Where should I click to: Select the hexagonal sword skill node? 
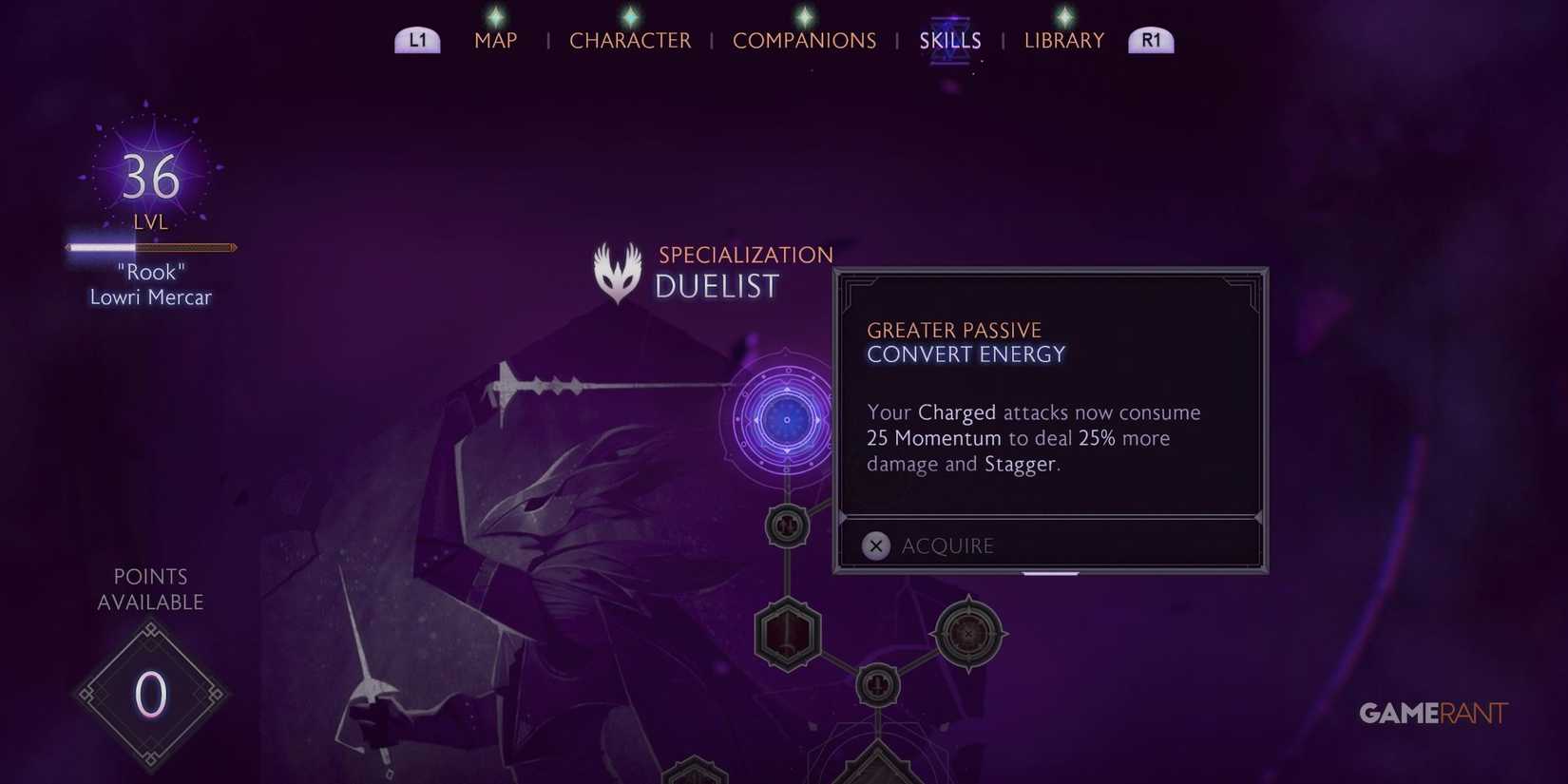[786, 635]
